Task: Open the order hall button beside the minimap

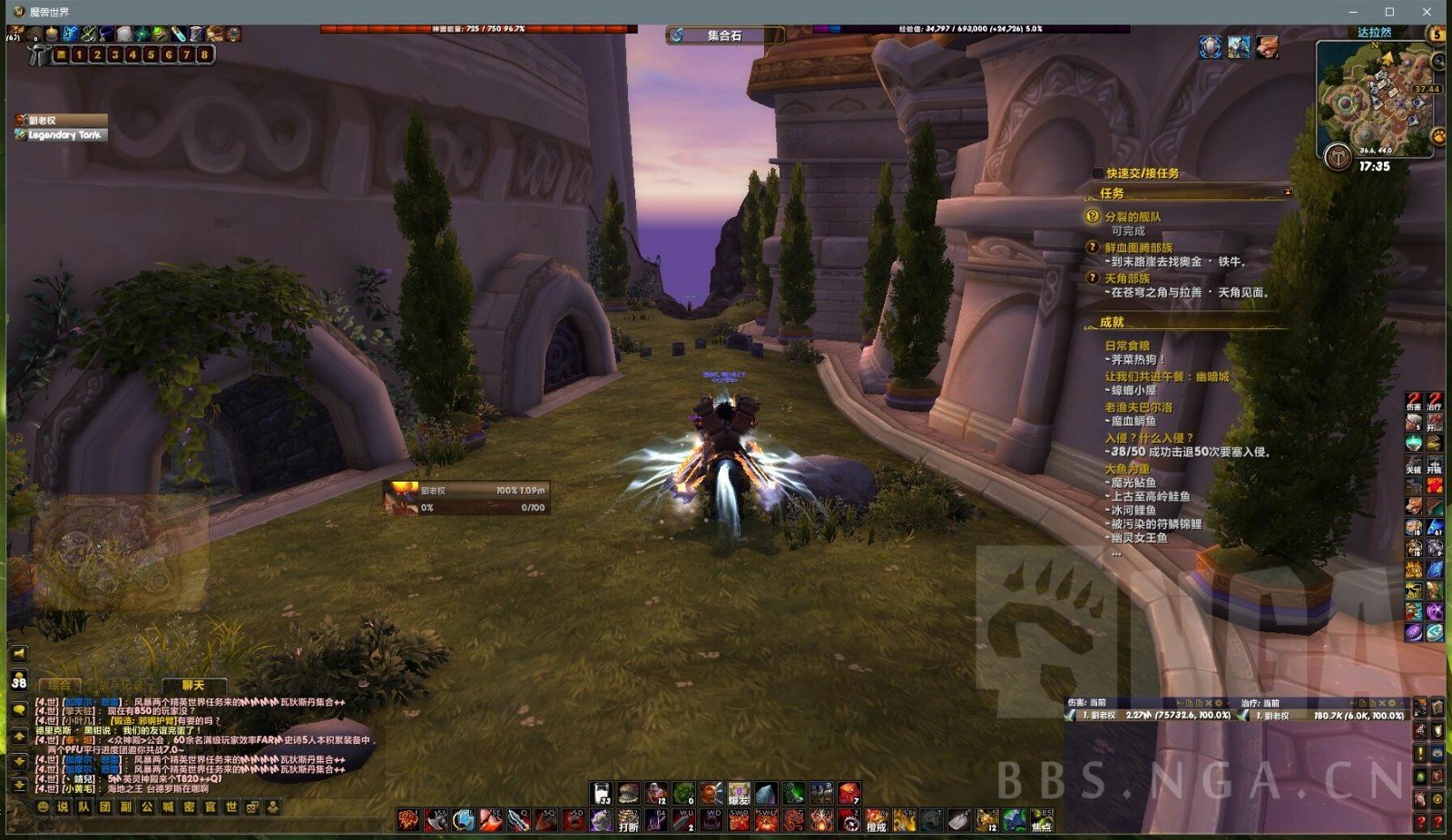Action: [1337, 158]
